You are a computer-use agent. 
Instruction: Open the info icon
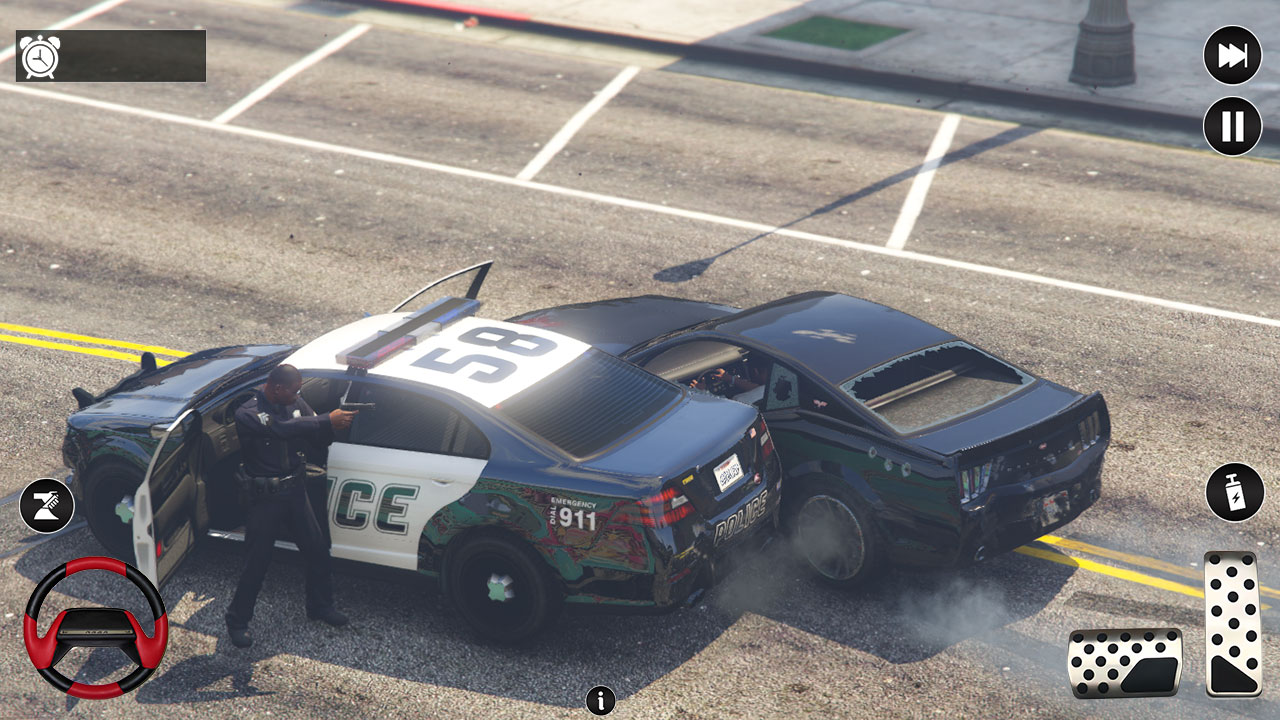click(x=600, y=700)
